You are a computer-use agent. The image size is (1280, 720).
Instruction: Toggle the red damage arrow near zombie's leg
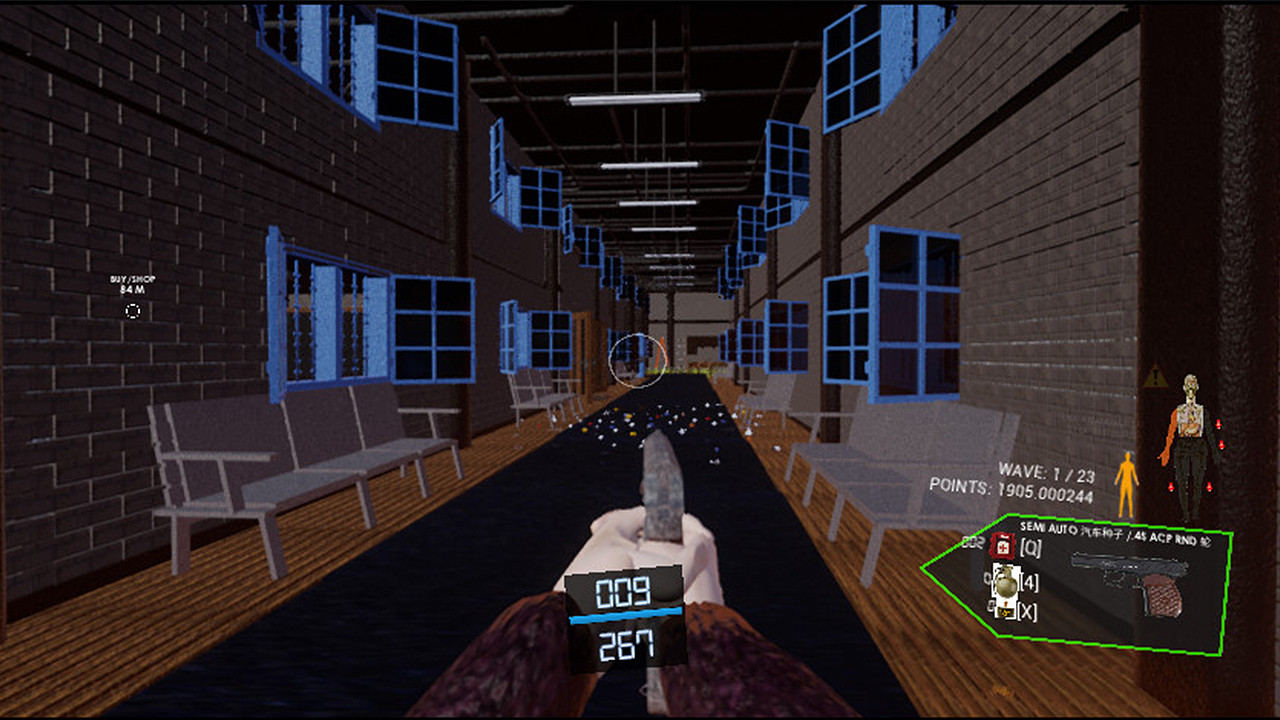tap(1210, 487)
